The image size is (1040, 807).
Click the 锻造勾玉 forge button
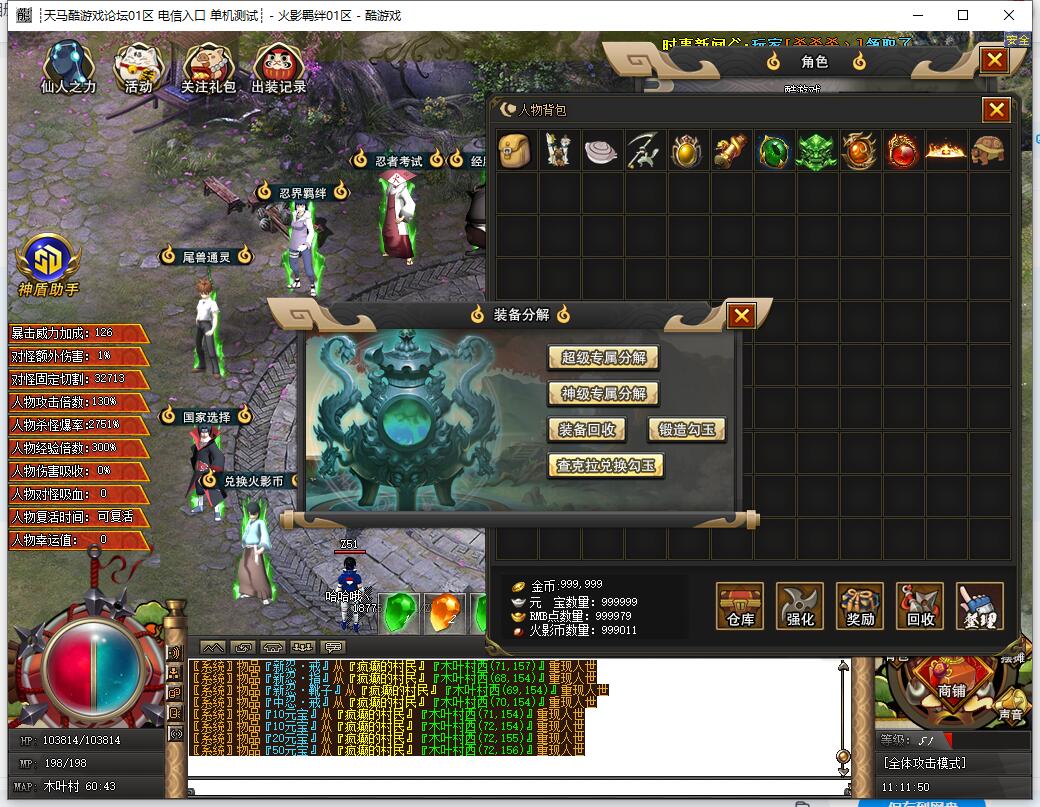coord(686,430)
